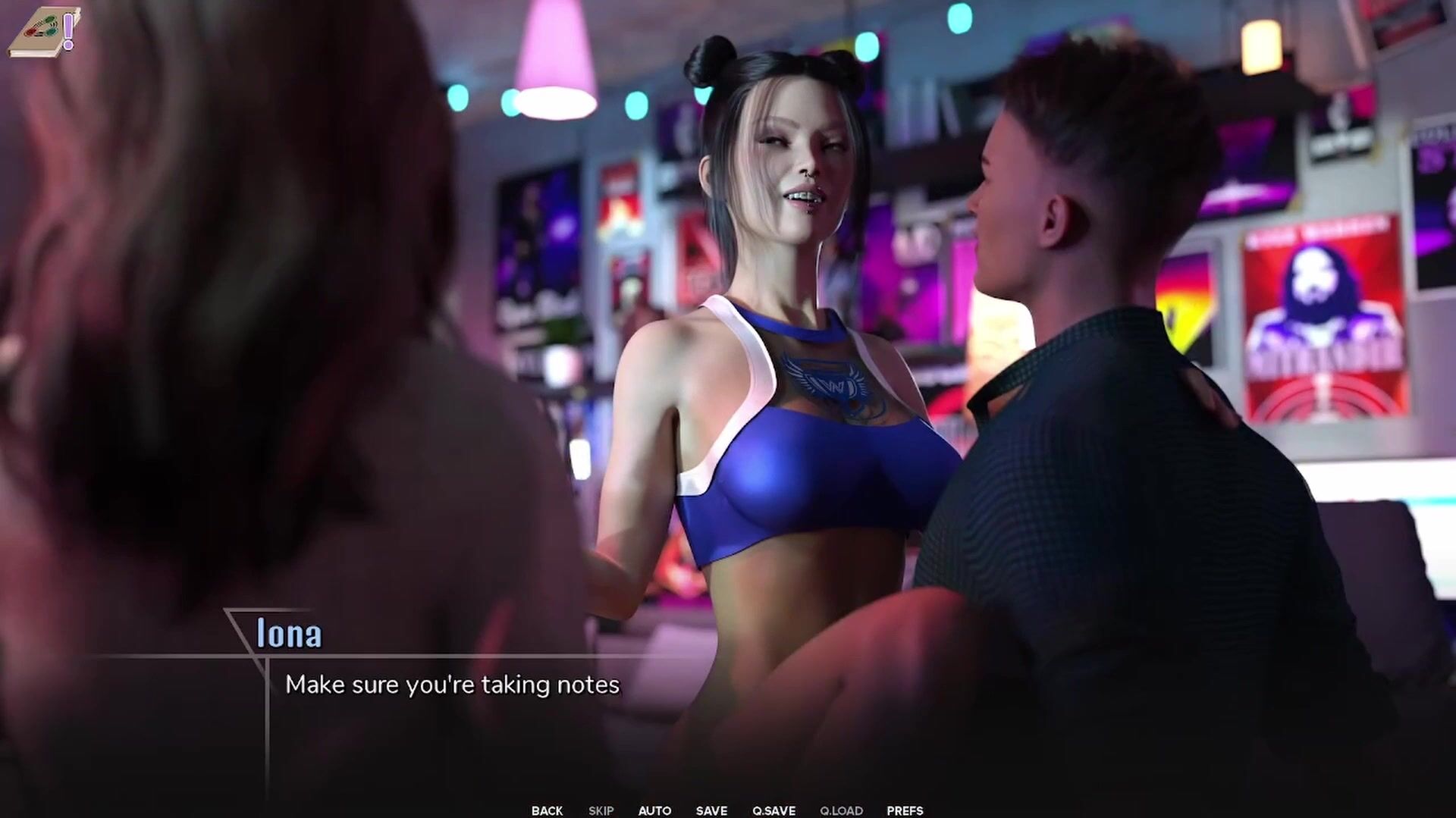Open the SAVE menu
Image resolution: width=1456 pixels, height=818 pixels.
point(711,810)
